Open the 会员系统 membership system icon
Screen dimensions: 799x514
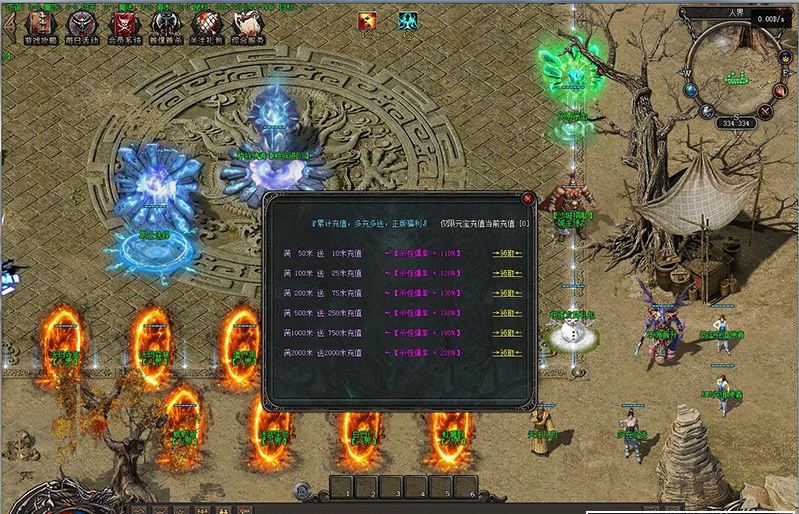123,27
